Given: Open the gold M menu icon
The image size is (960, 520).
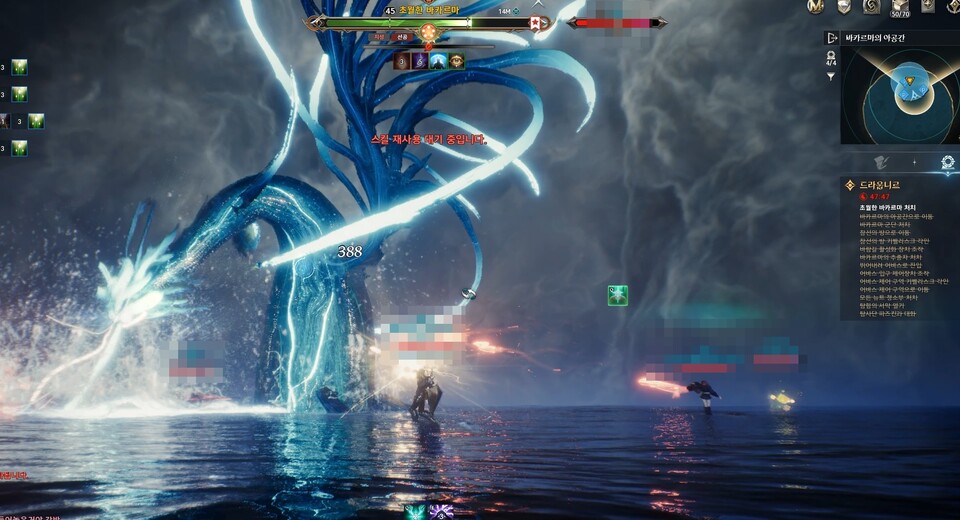Looking at the screenshot, I should [816, 7].
